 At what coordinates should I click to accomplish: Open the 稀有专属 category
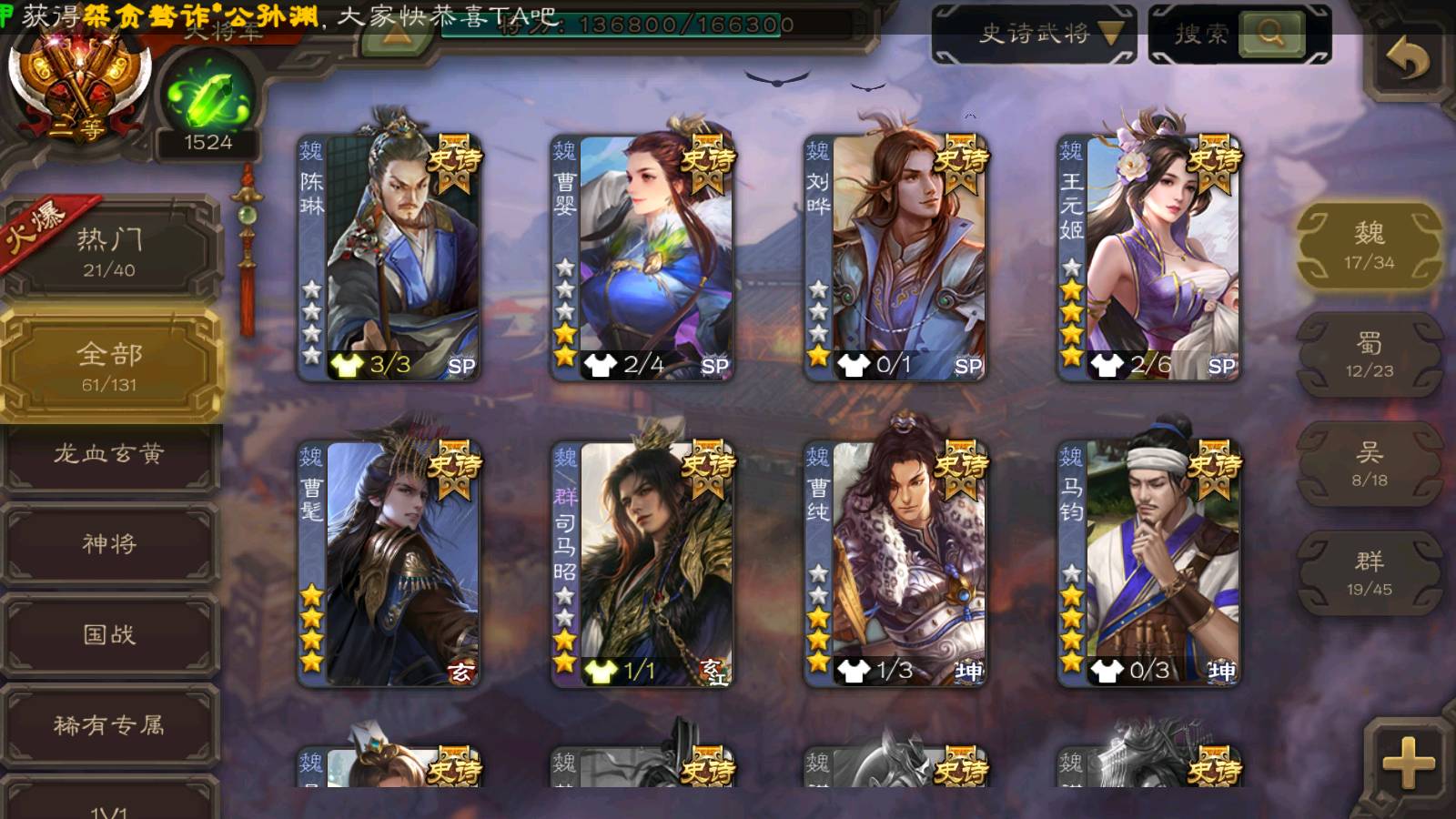point(110,725)
